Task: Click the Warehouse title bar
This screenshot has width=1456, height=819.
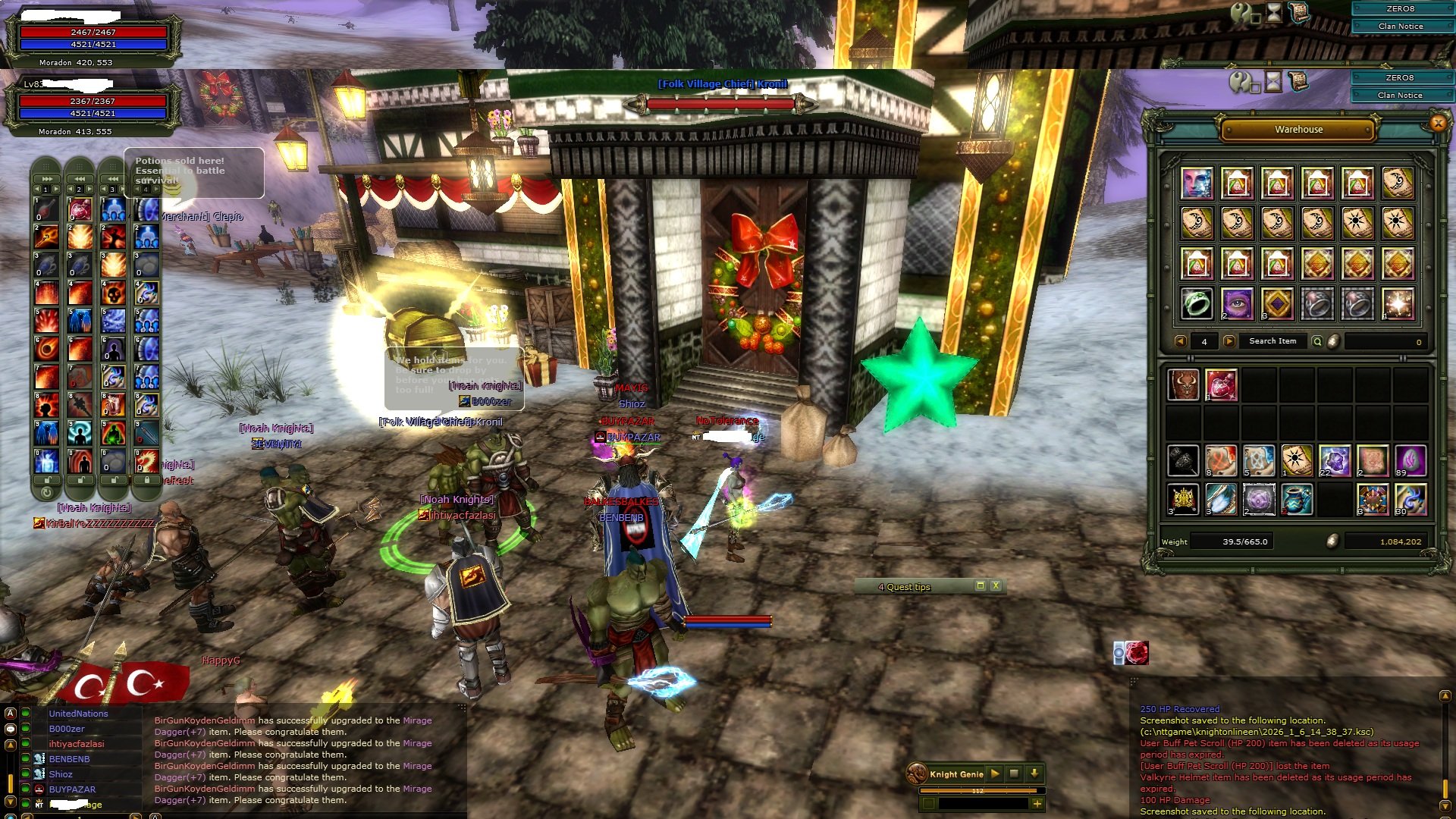Action: click(1299, 130)
